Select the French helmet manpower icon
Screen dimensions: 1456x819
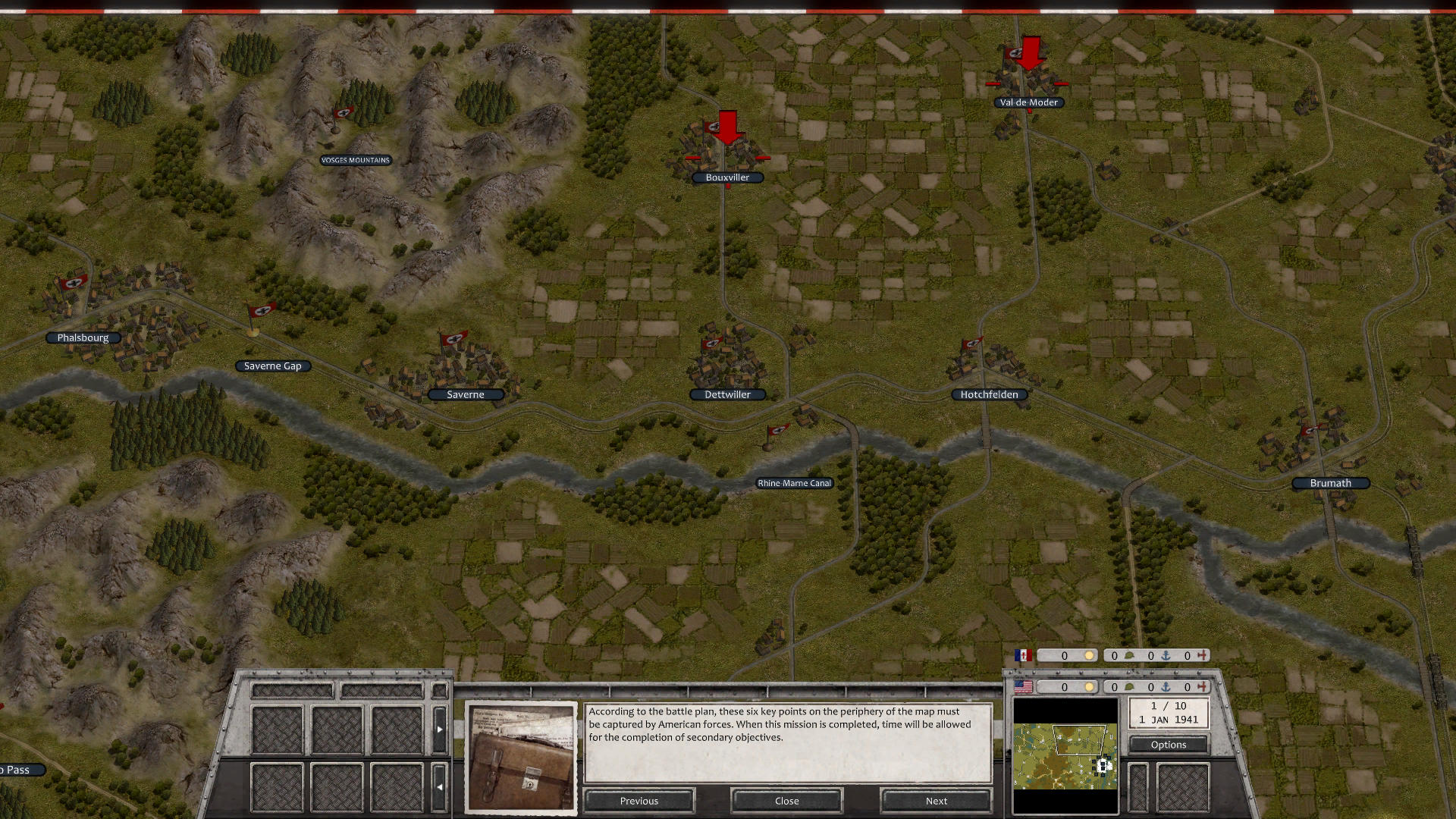pos(1130,655)
